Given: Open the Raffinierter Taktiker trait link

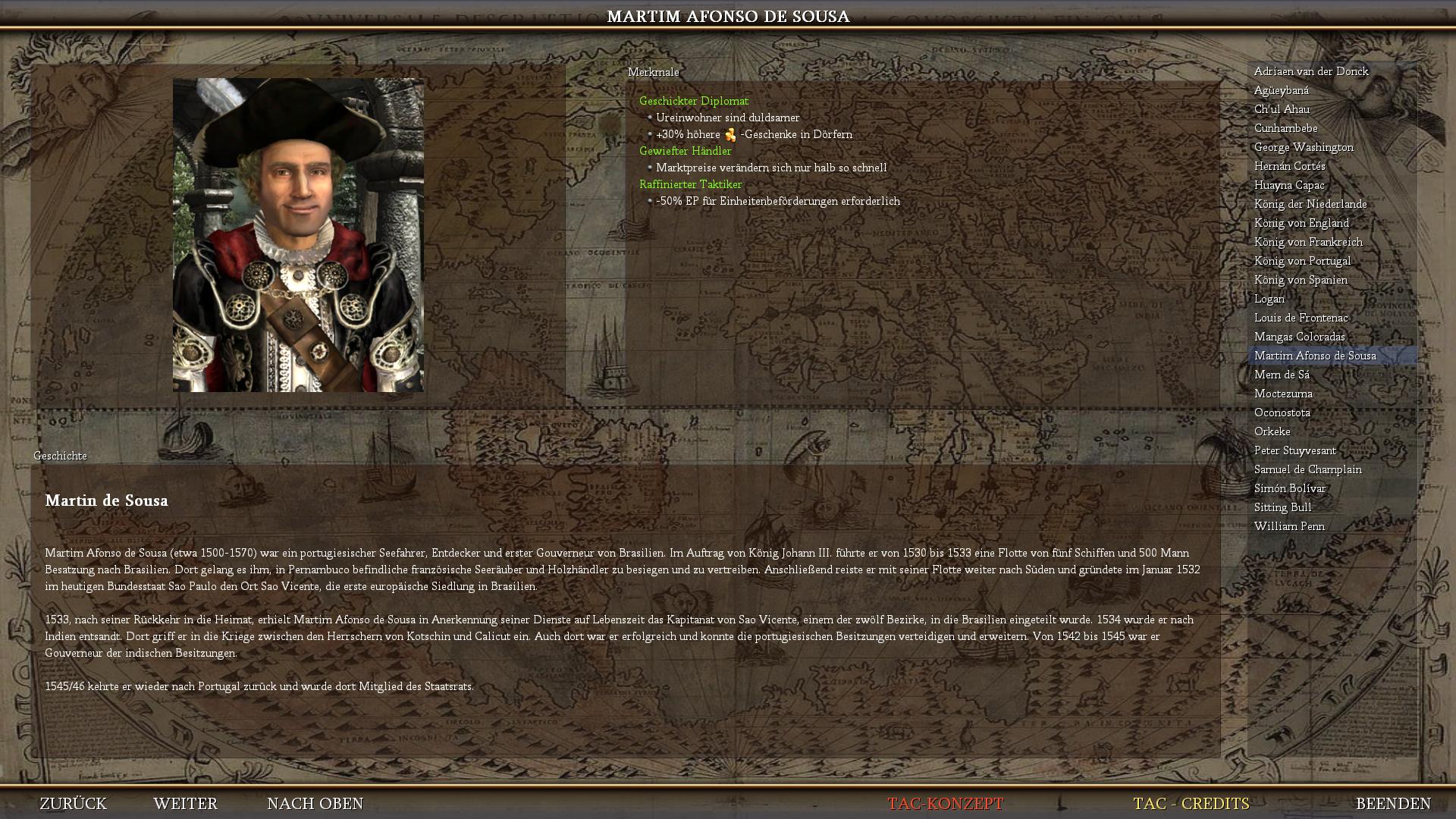Looking at the screenshot, I should click(x=690, y=184).
